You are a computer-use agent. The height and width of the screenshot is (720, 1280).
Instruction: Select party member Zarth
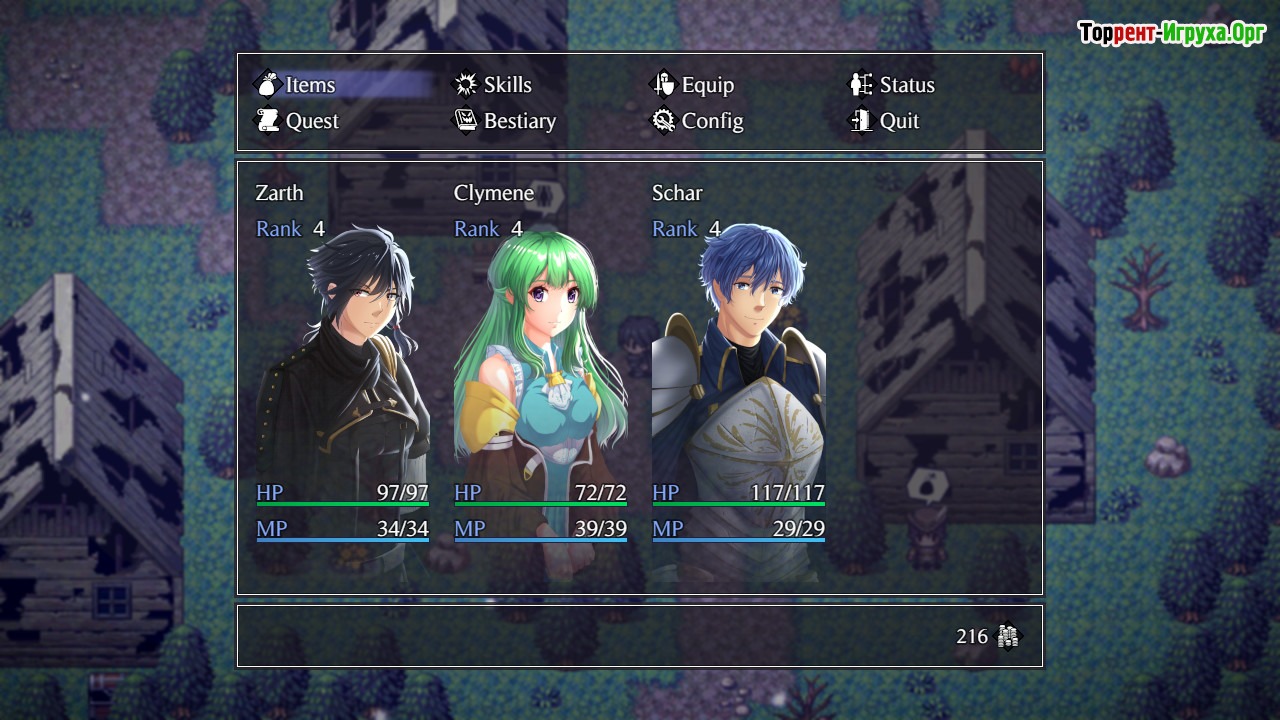pyautogui.click(x=342, y=380)
